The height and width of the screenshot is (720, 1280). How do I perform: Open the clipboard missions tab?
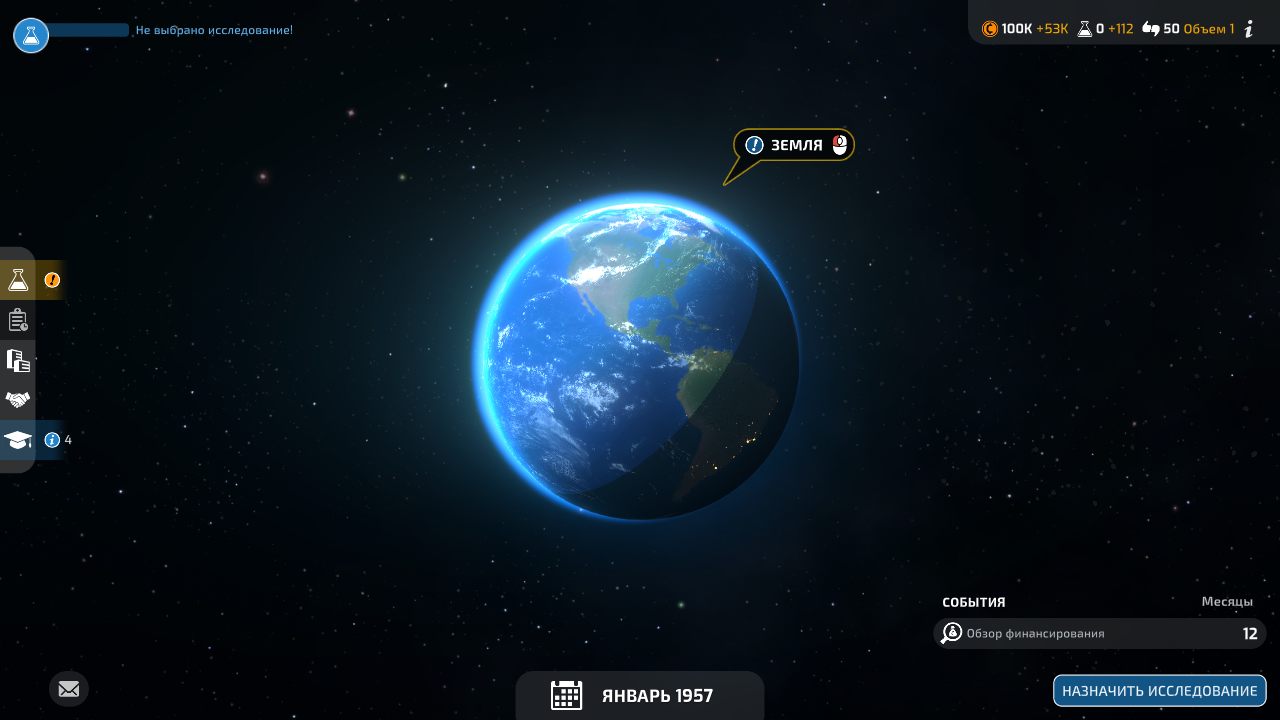[18, 320]
